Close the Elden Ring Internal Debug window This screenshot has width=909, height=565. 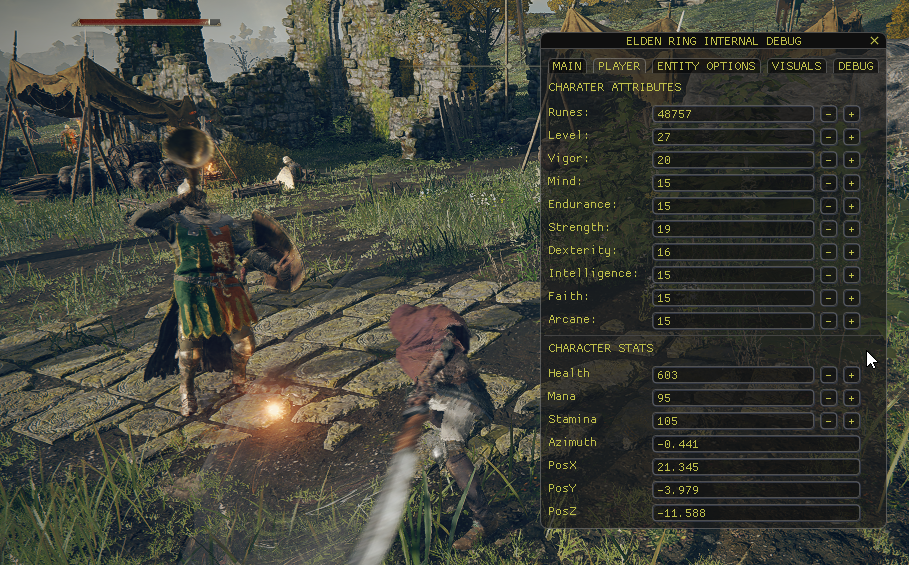pyautogui.click(x=874, y=41)
